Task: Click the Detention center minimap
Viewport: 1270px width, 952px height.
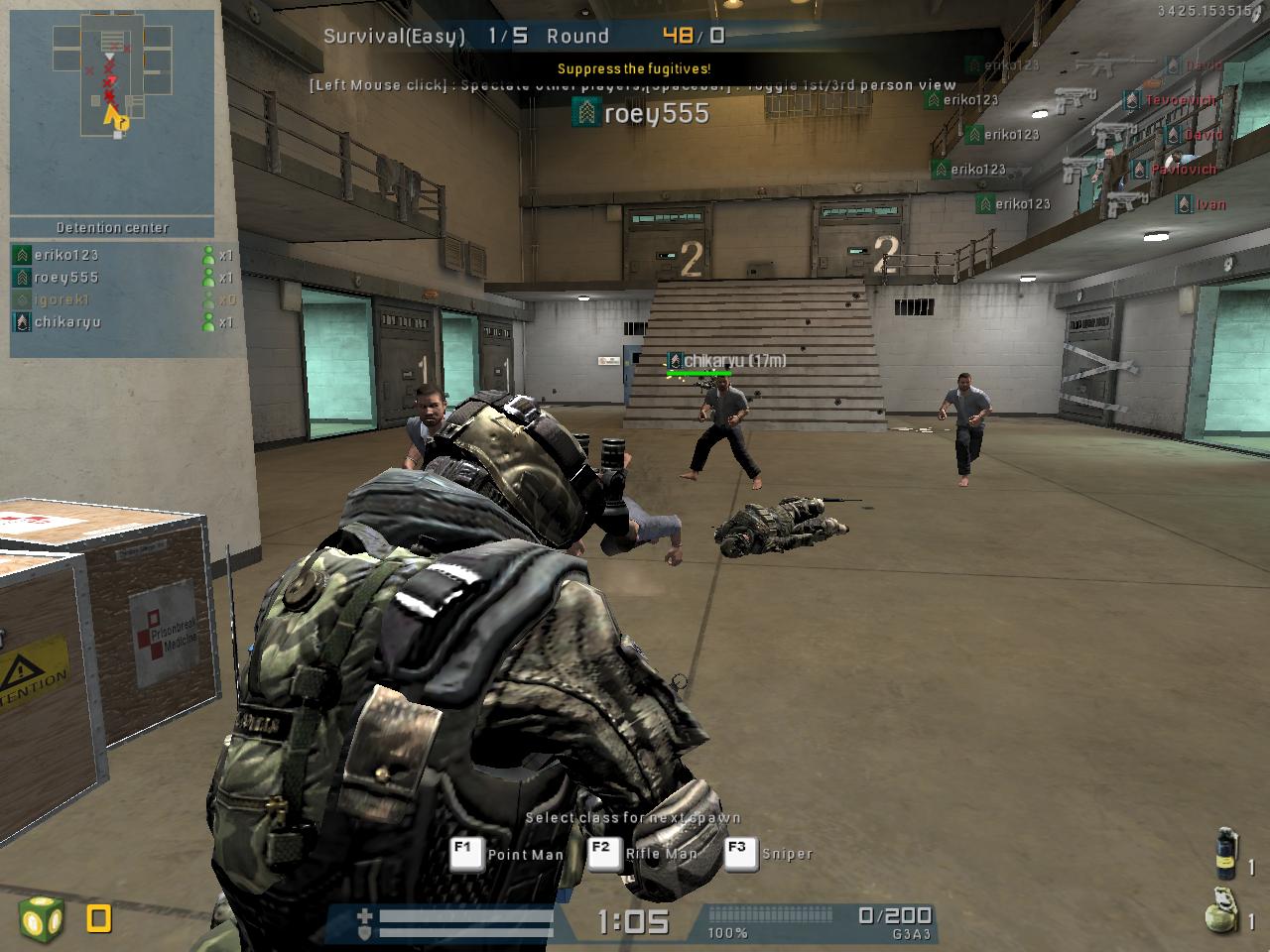Action: coord(112,113)
